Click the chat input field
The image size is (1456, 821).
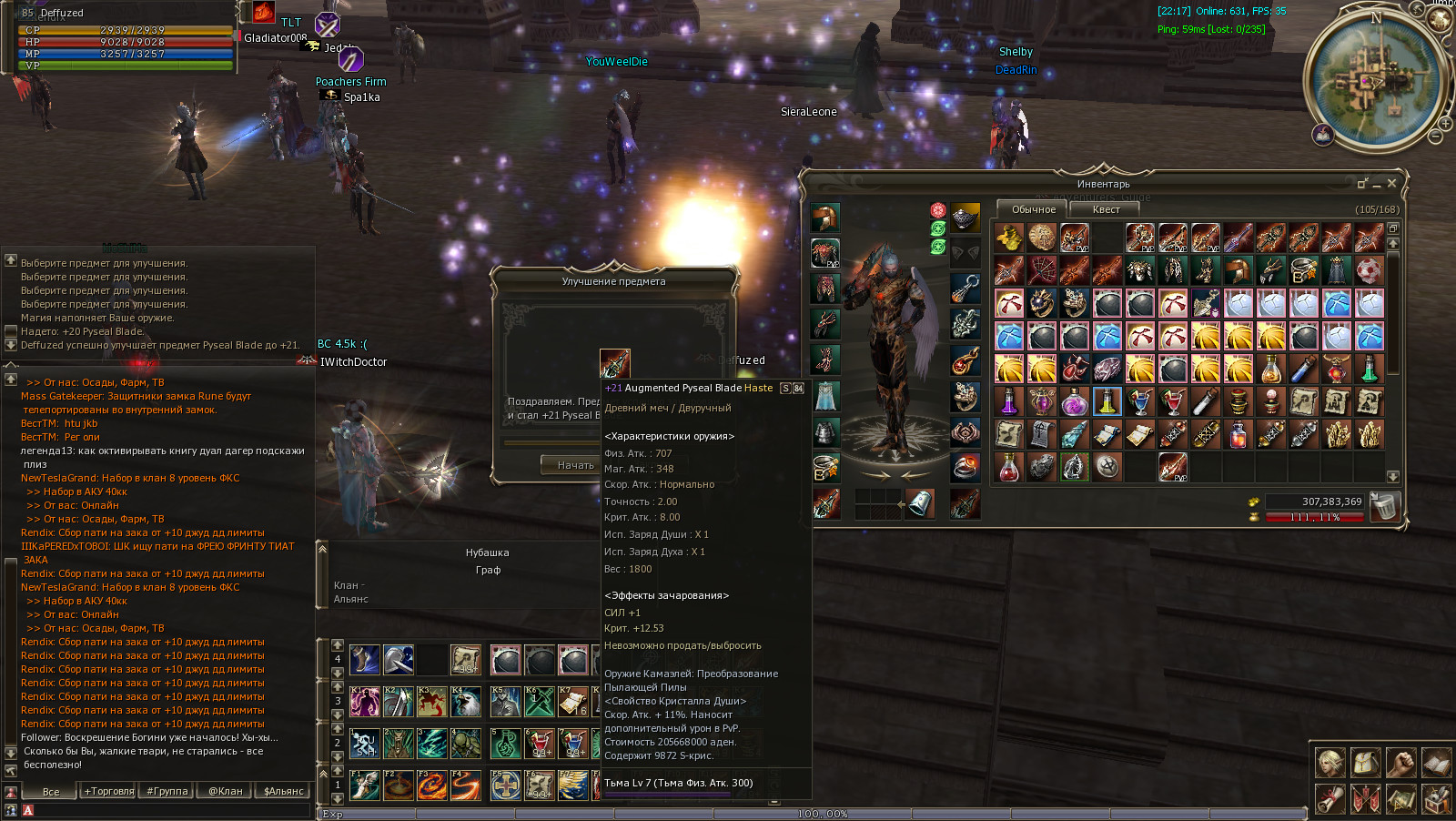click(164, 810)
